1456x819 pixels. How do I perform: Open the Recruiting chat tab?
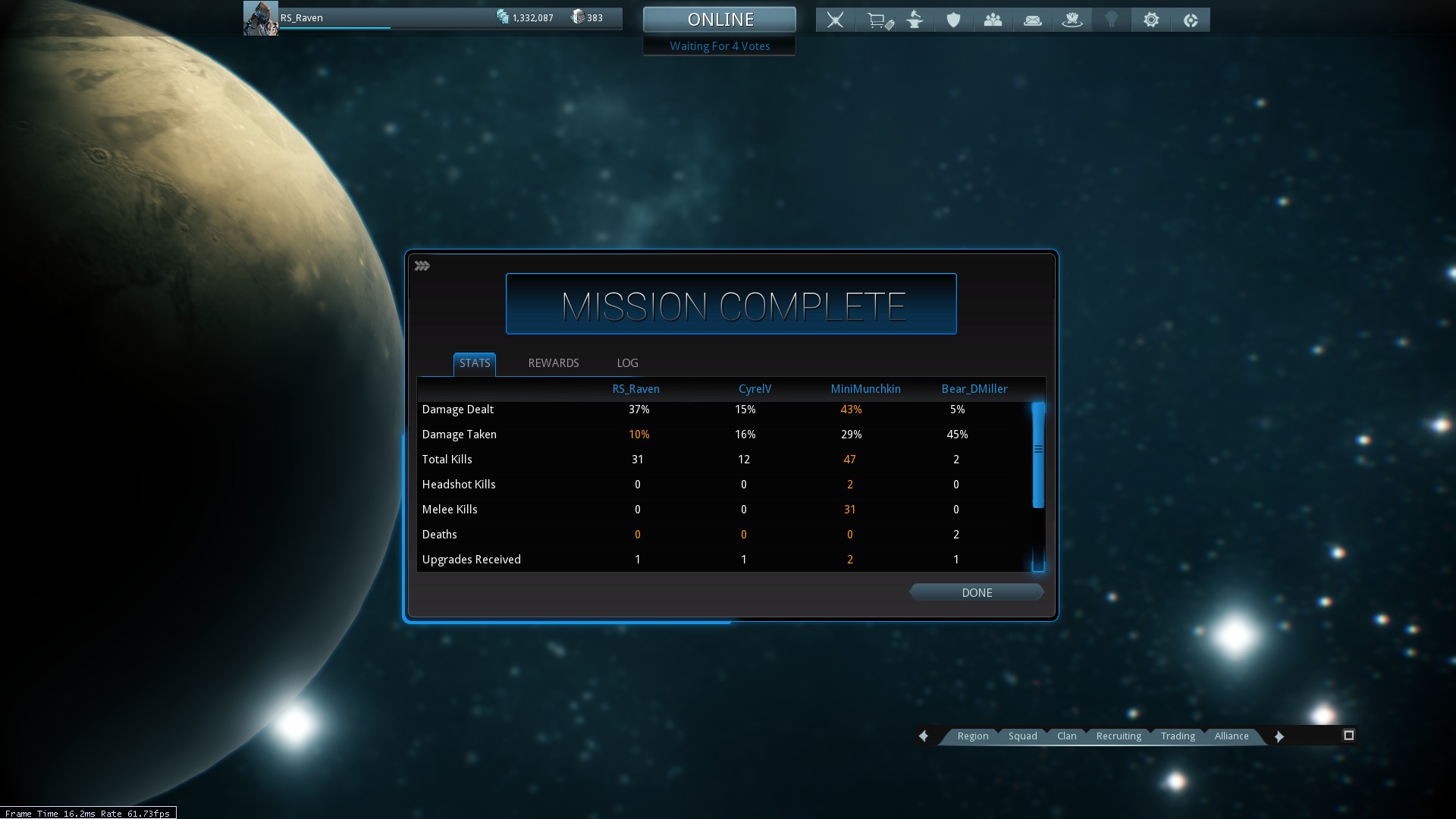[1119, 736]
